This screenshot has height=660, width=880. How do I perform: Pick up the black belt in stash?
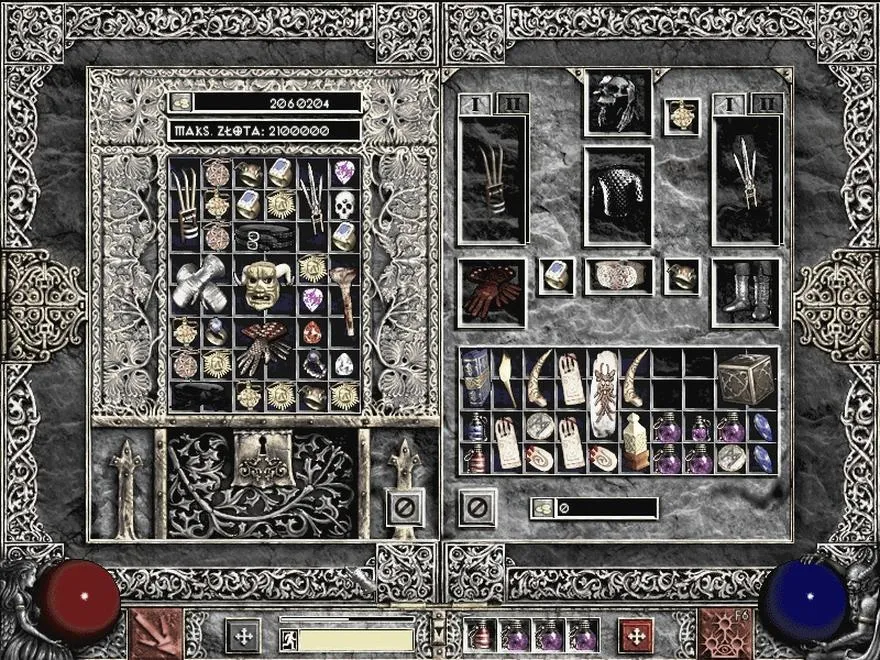point(265,237)
